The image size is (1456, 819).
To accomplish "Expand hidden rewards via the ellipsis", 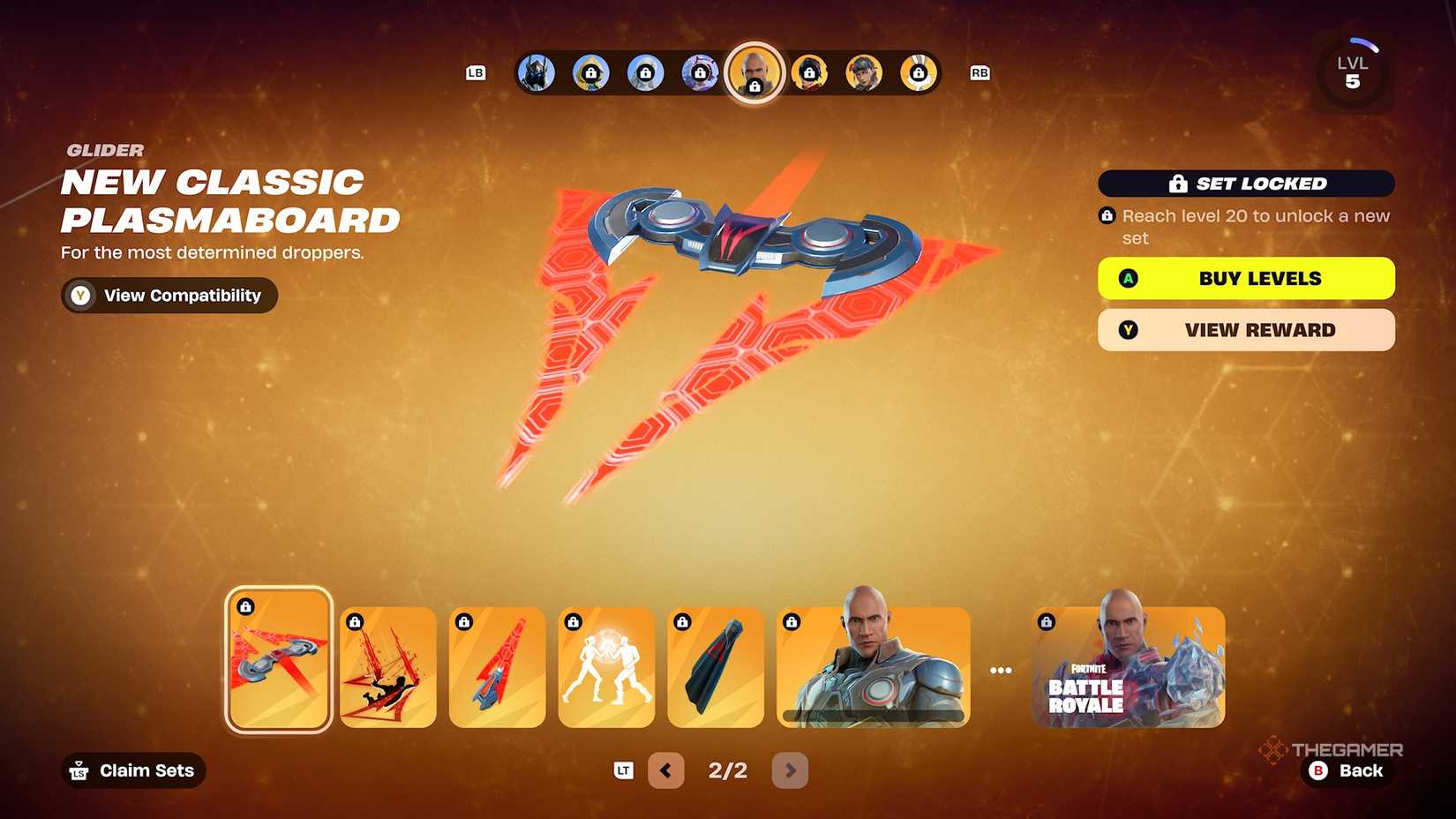I will click(x=1001, y=669).
